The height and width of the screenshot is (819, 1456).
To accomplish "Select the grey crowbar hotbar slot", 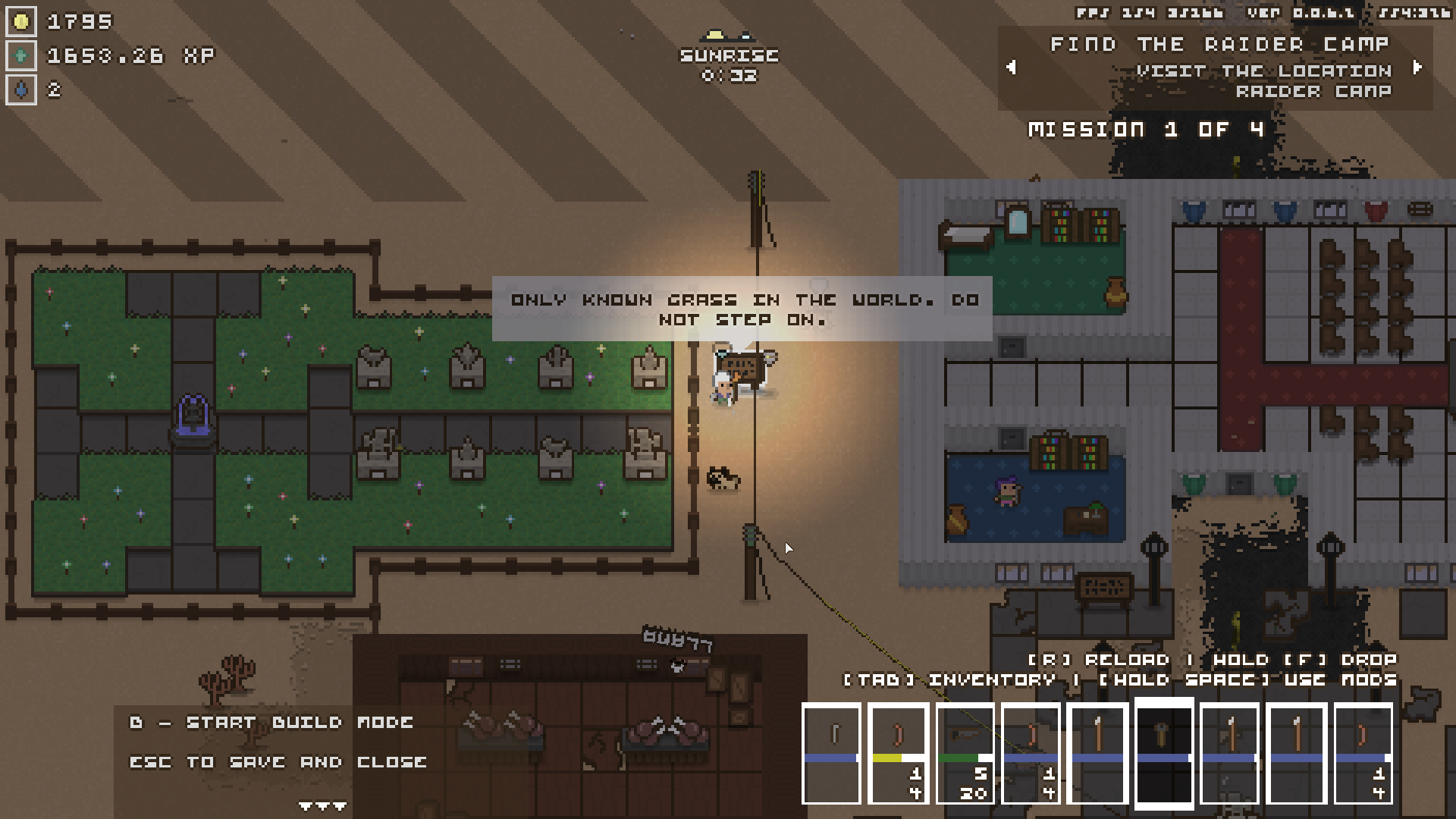I will tap(831, 752).
